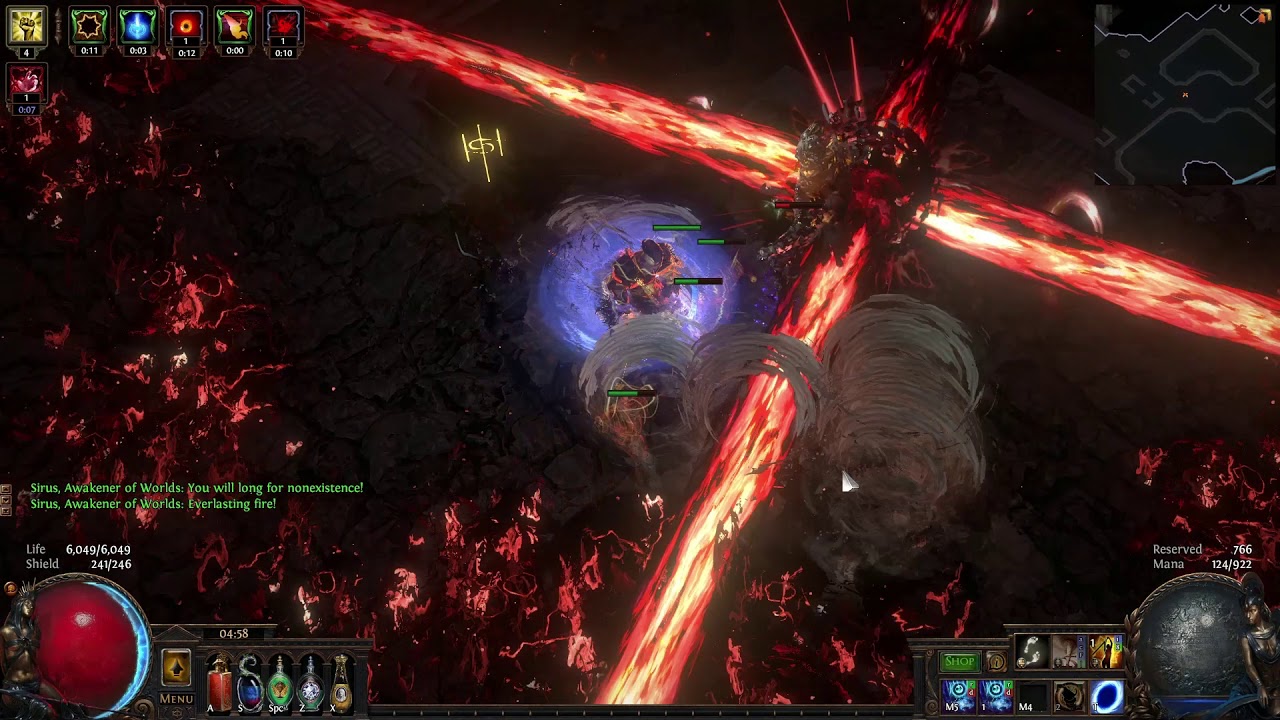
Task: Click the blue flame buff icon
Action: [137, 28]
